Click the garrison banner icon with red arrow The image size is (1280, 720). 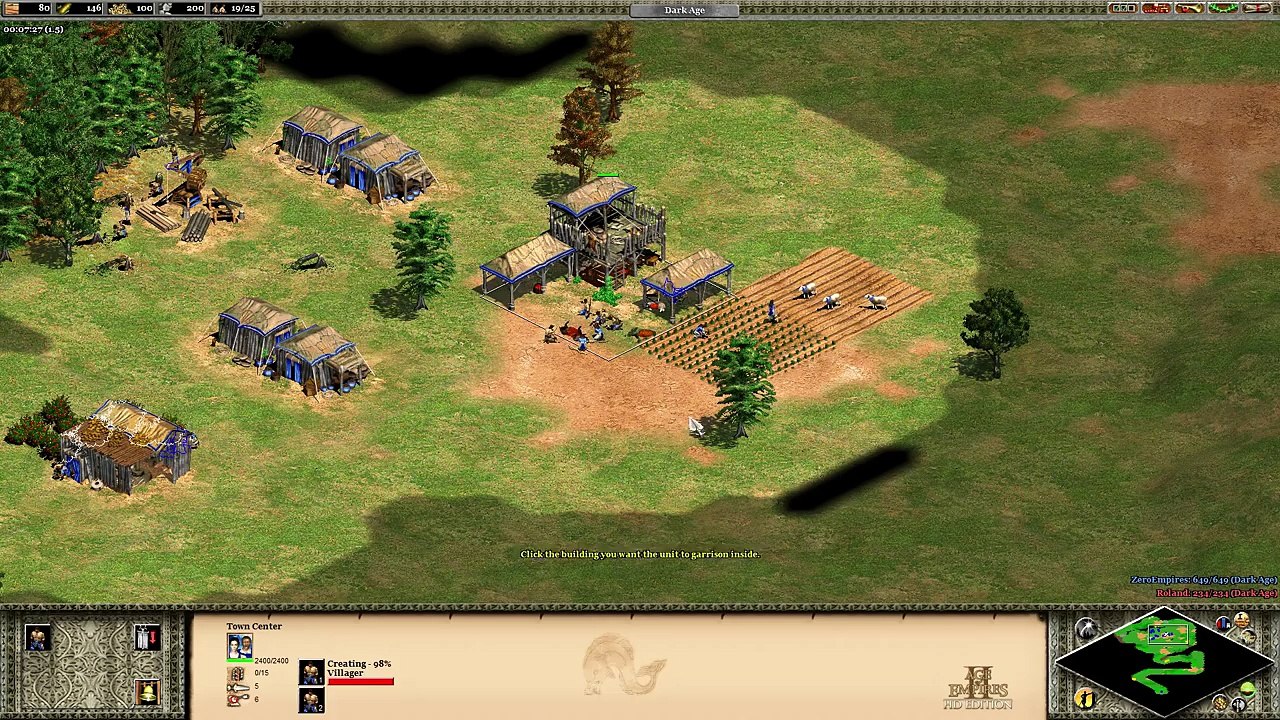click(146, 637)
